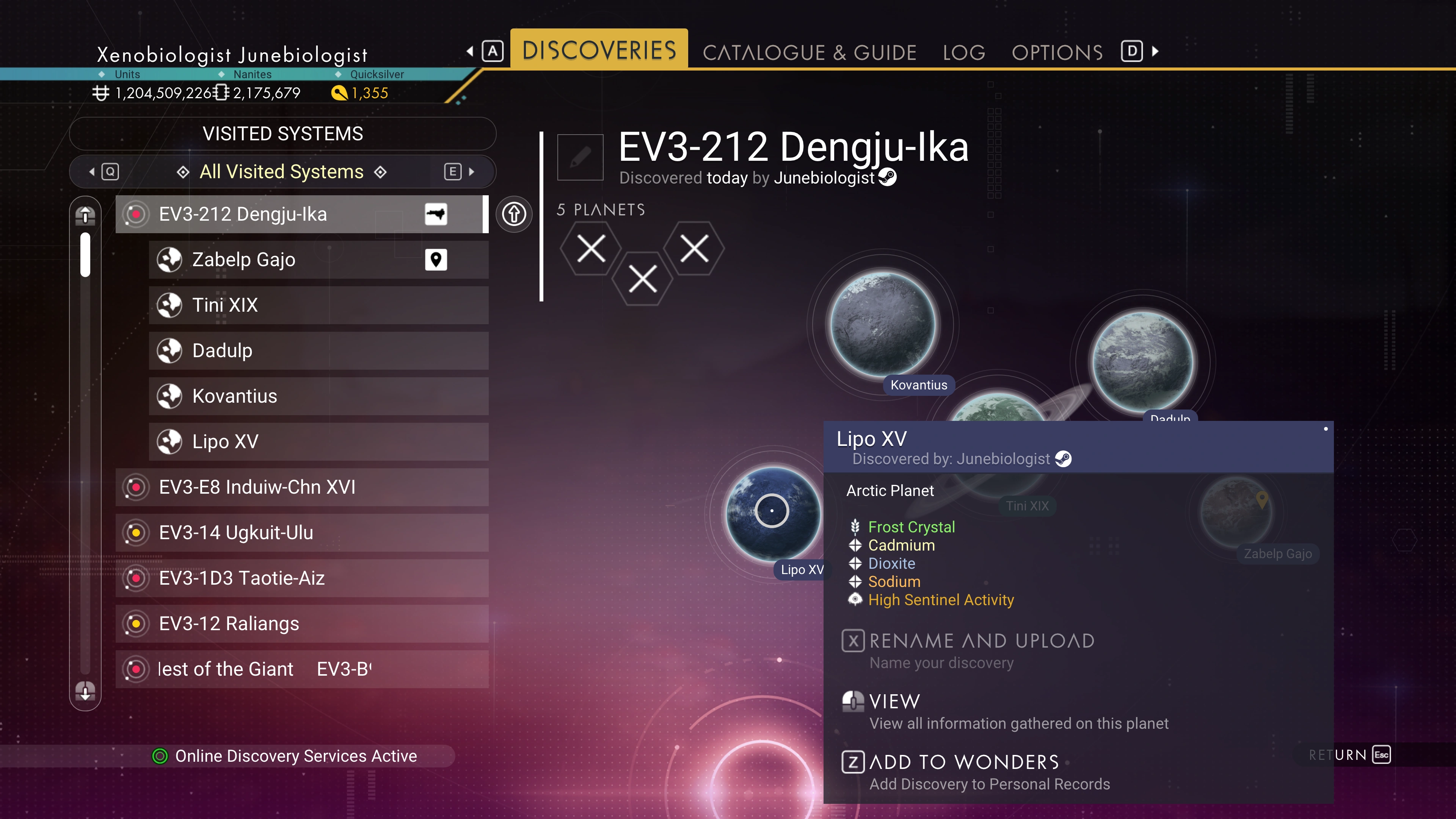
Task: Open the Log tab
Action: tap(964, 53)
